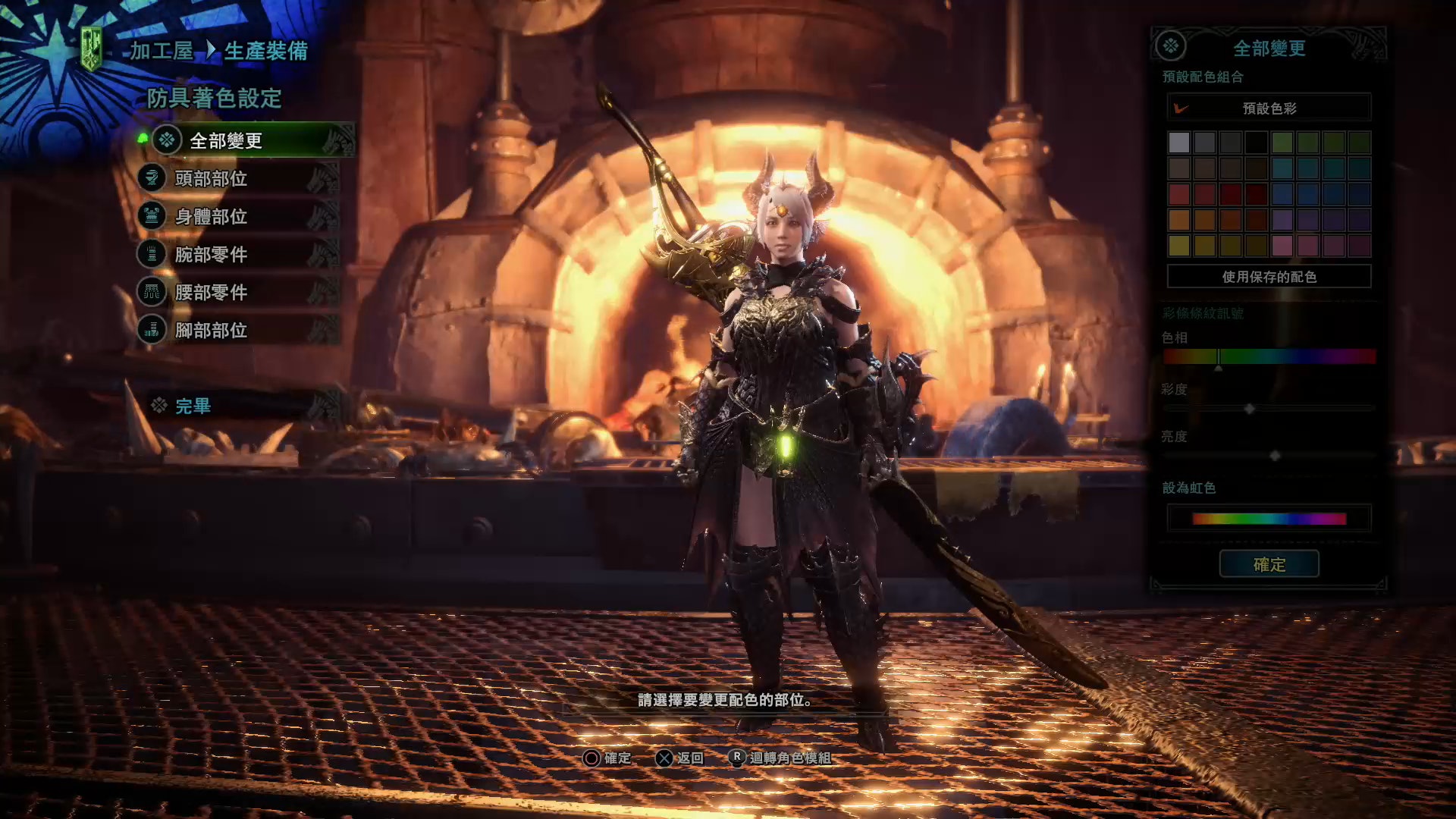Open the 身體部位 body armor entry

(211, 216)
